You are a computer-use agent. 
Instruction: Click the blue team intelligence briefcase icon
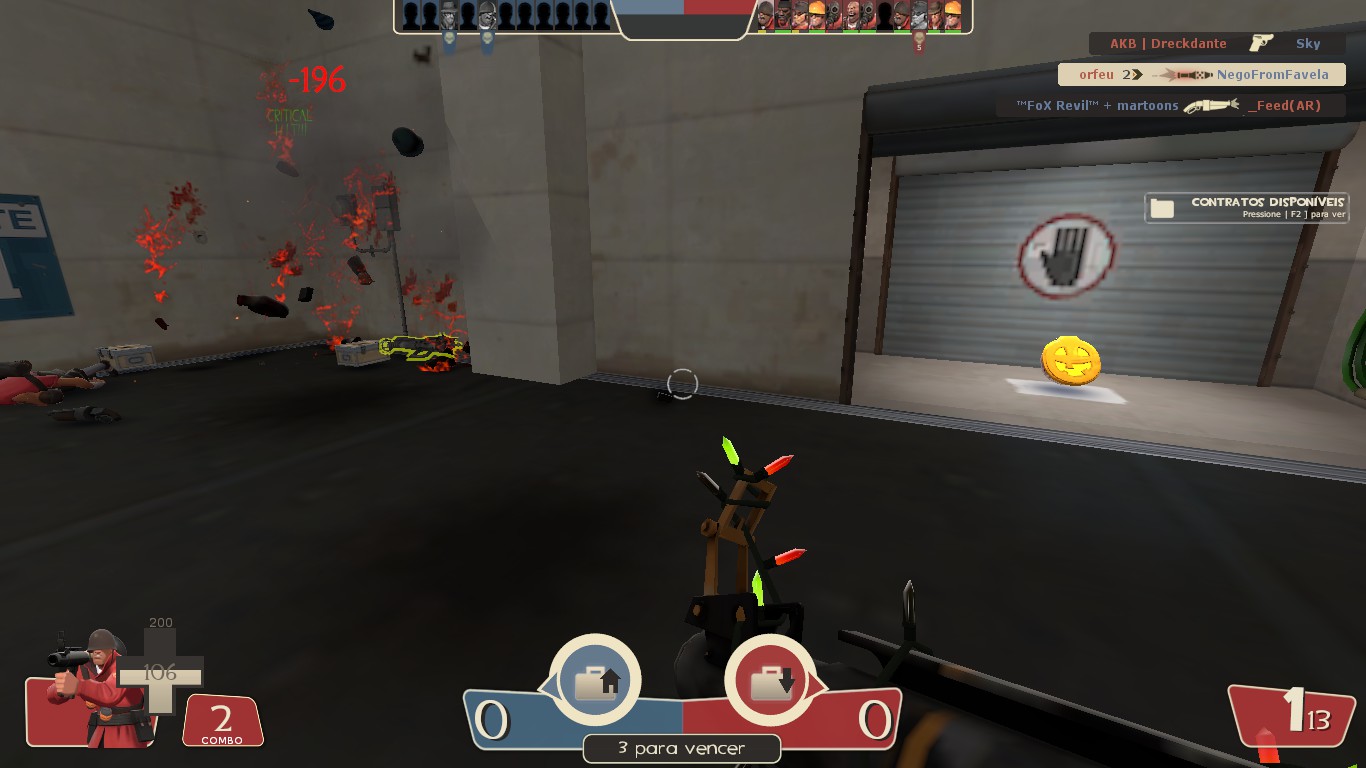595,681
